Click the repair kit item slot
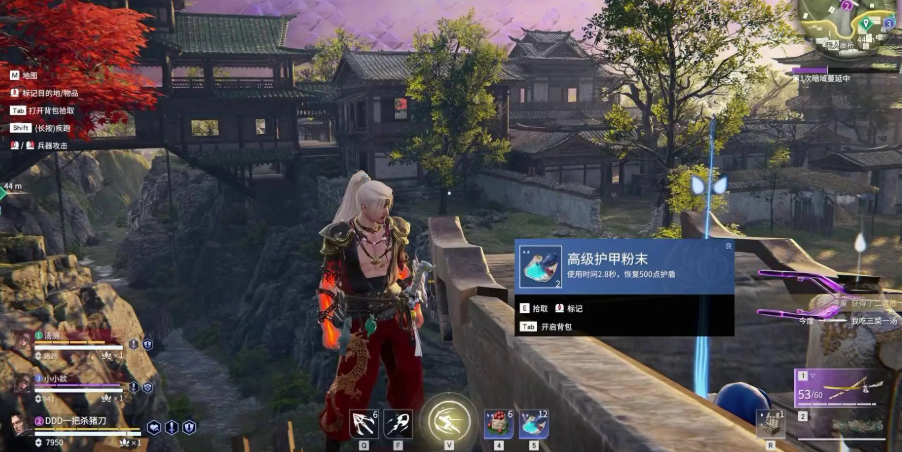The width and height of the screenshot is (902, 452). pos(768,424)
